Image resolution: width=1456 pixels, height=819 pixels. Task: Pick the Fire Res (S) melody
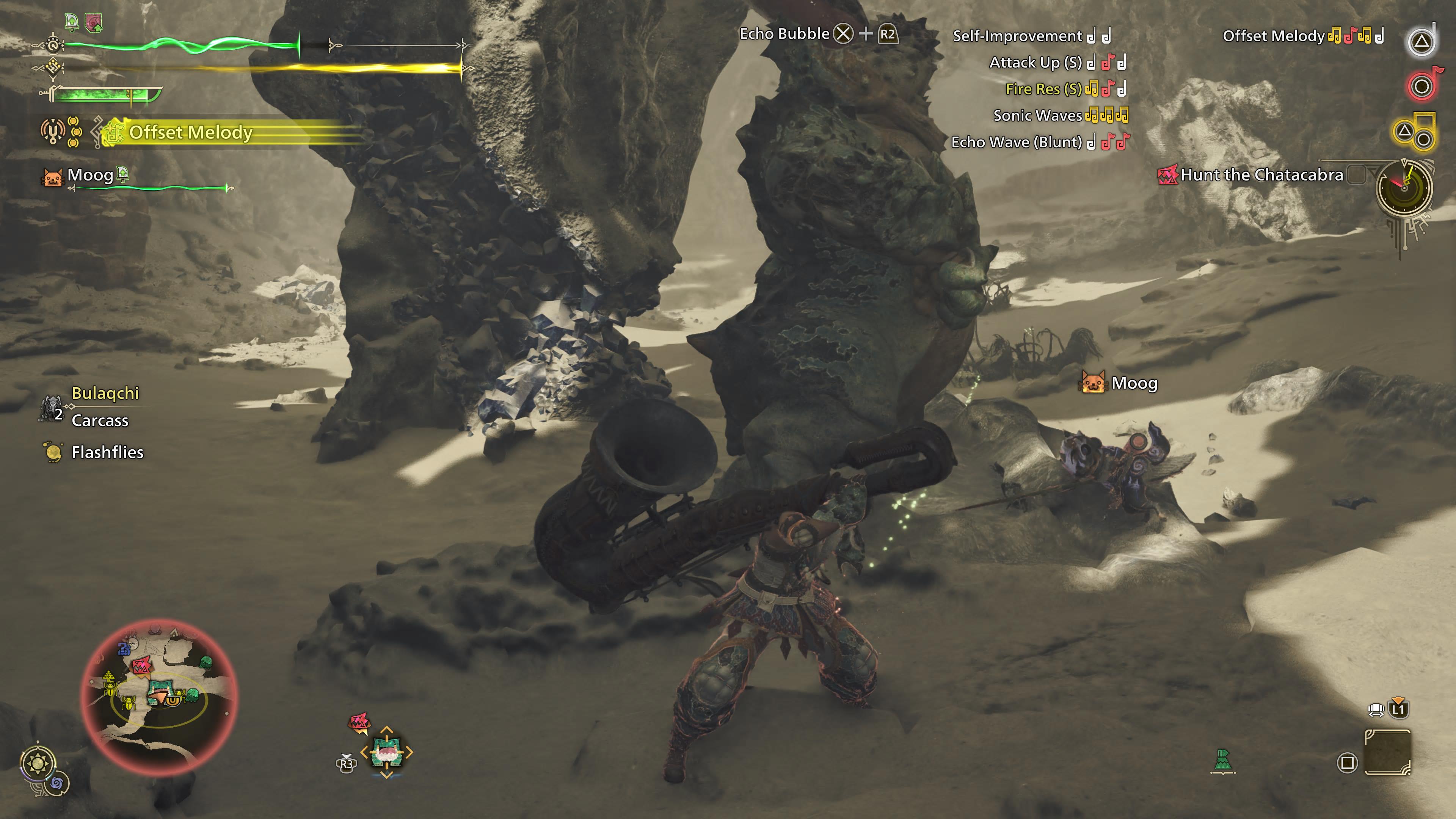(x=1043, y=89)
